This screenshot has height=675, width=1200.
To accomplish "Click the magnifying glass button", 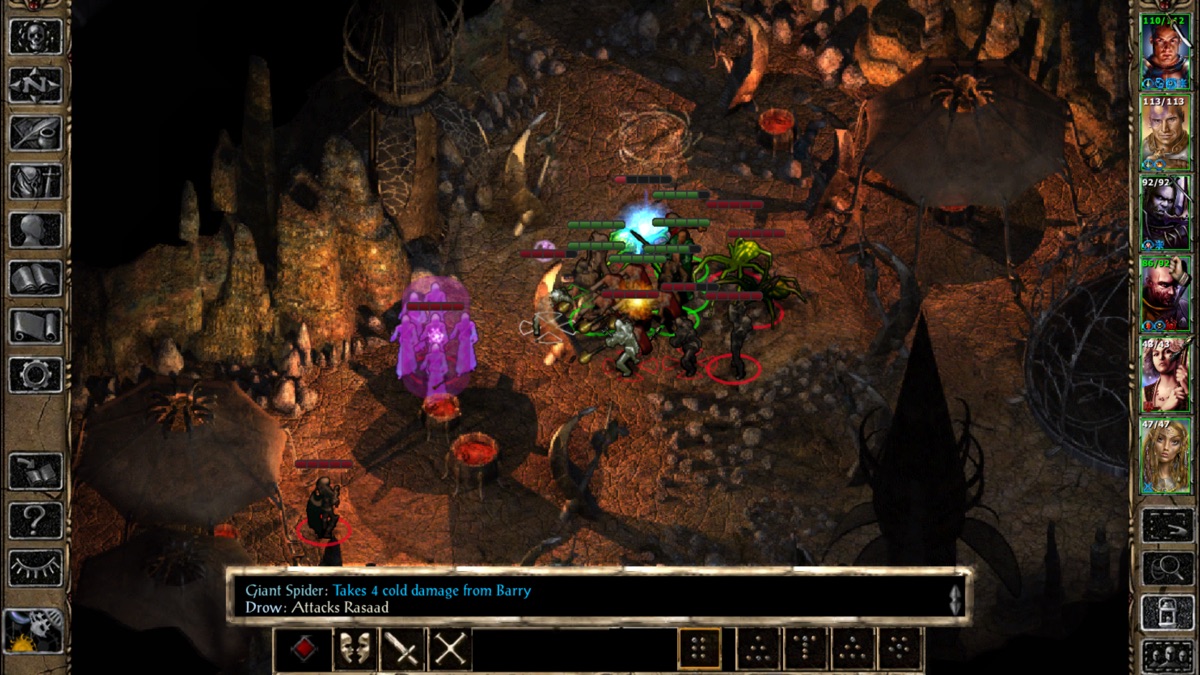I will pyautogui.click(x=1167, y=568).
